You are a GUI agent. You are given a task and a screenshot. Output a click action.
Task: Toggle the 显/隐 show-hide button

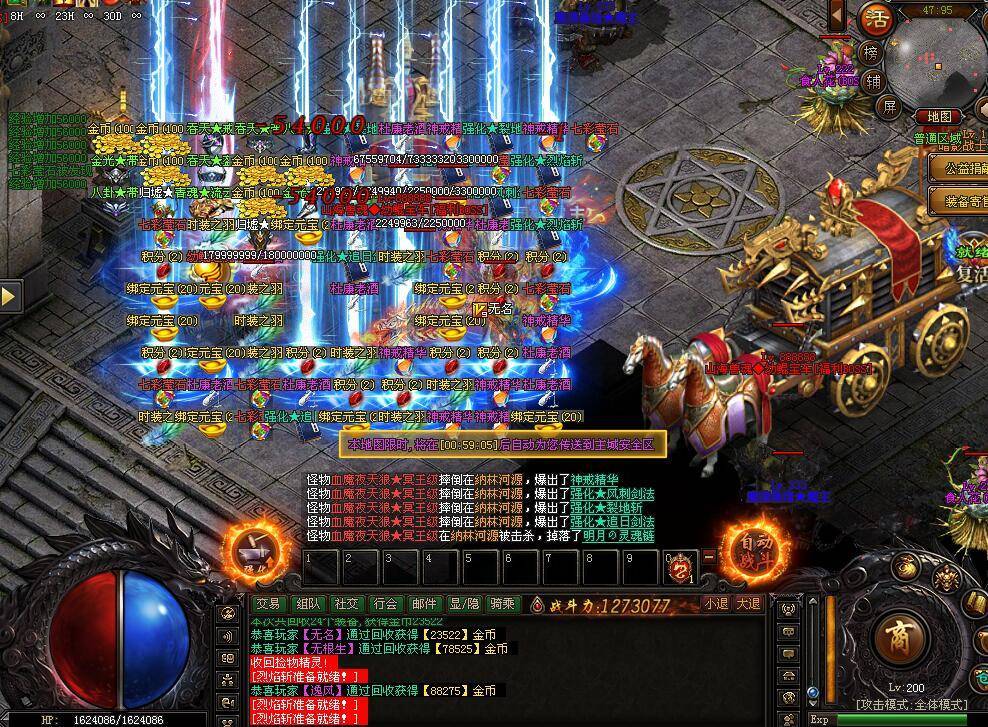464,604
